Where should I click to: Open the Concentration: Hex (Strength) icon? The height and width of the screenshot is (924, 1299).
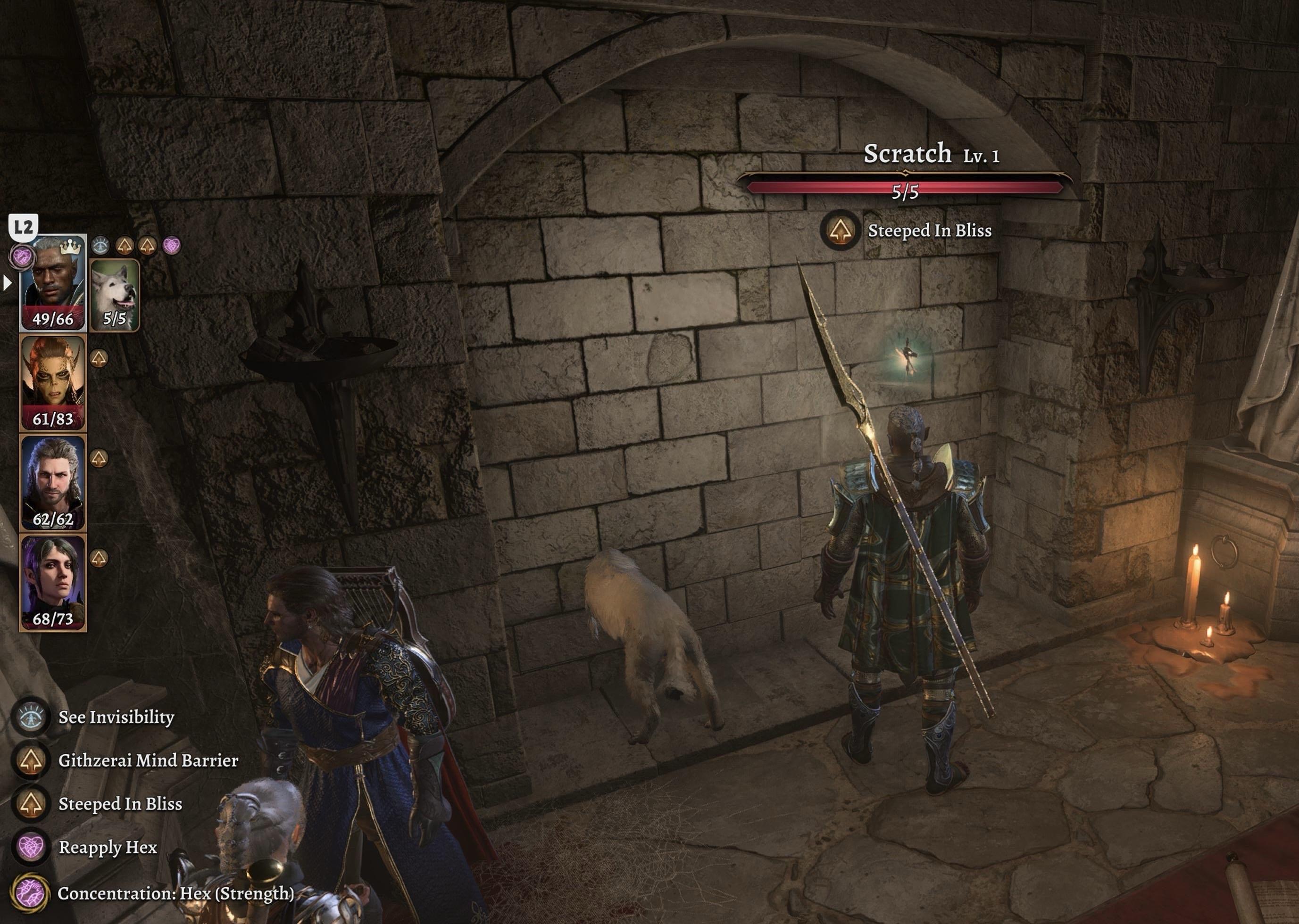[30, 893]
